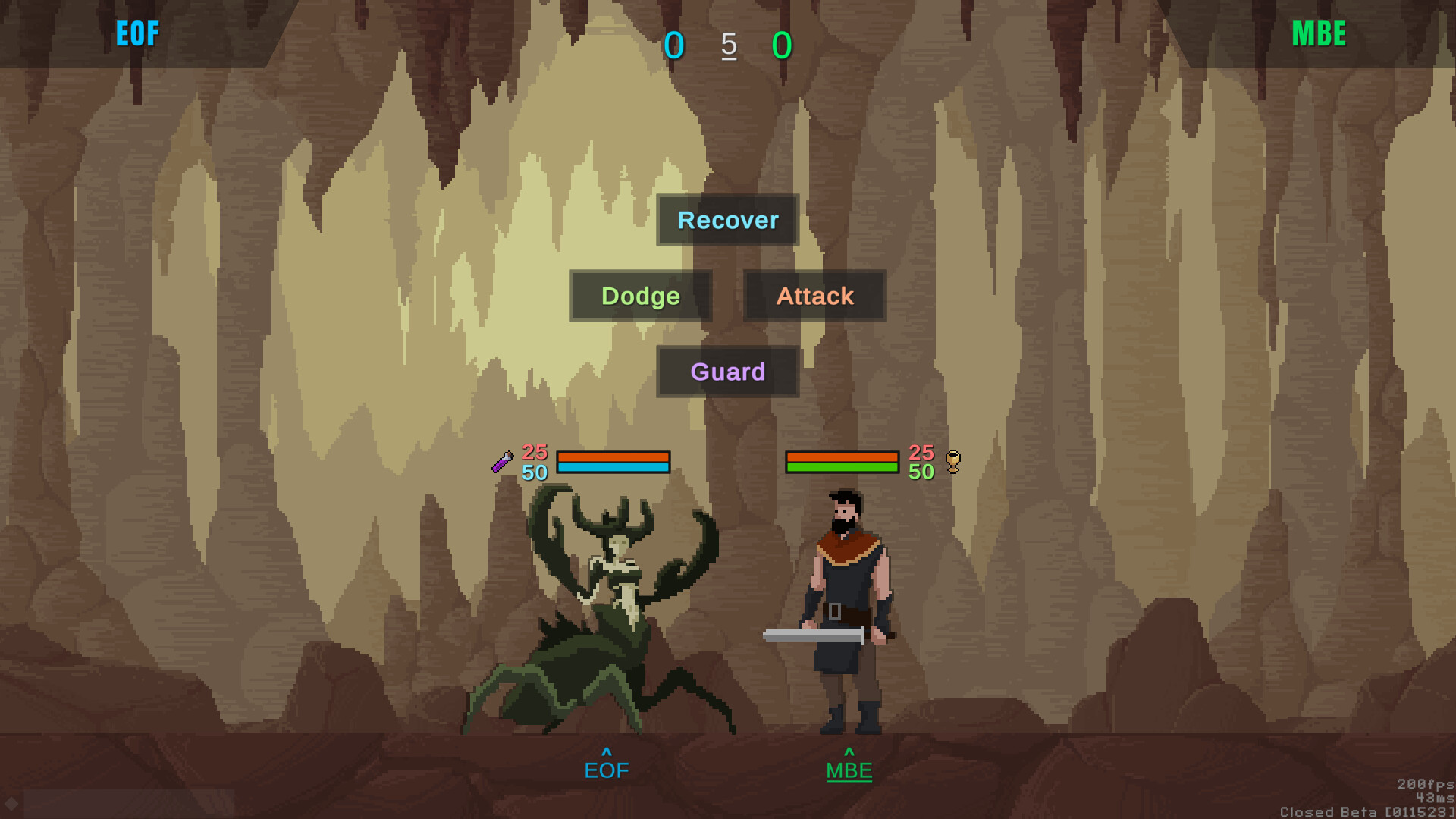Viewport: 1456px width, 819px height.
Task: Click the round counter showing 5
Action: tap(728, 45)
